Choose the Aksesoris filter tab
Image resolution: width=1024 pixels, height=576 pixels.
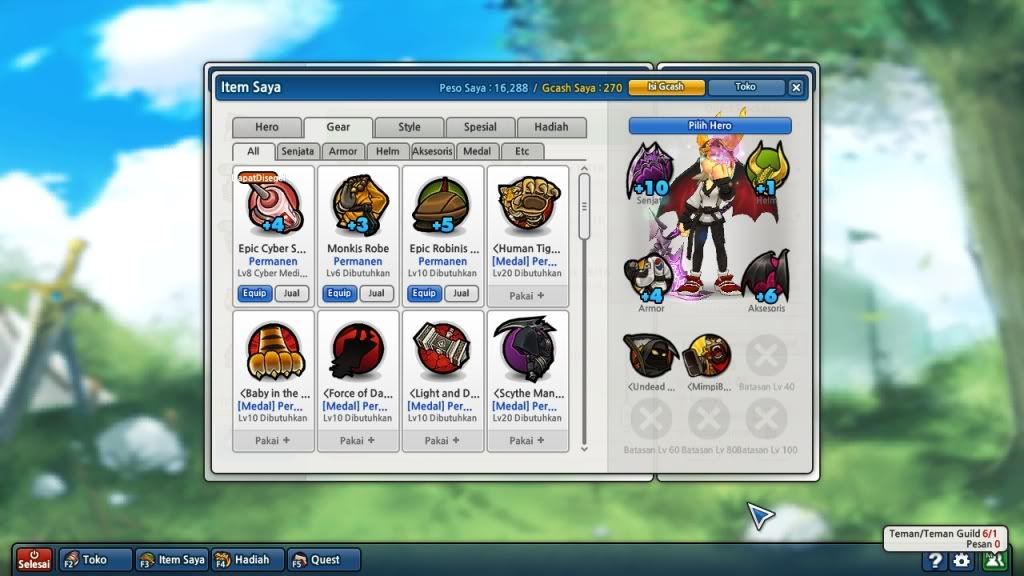pos(433,151)
